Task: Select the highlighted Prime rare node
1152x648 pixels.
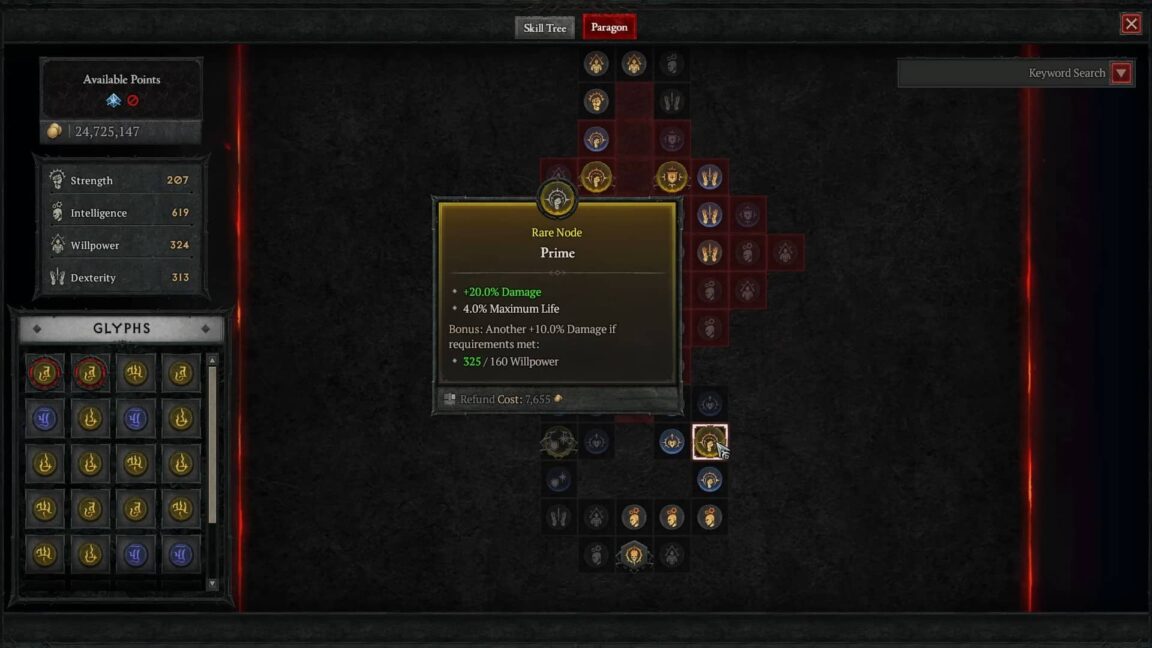Action: pos(709,441)
